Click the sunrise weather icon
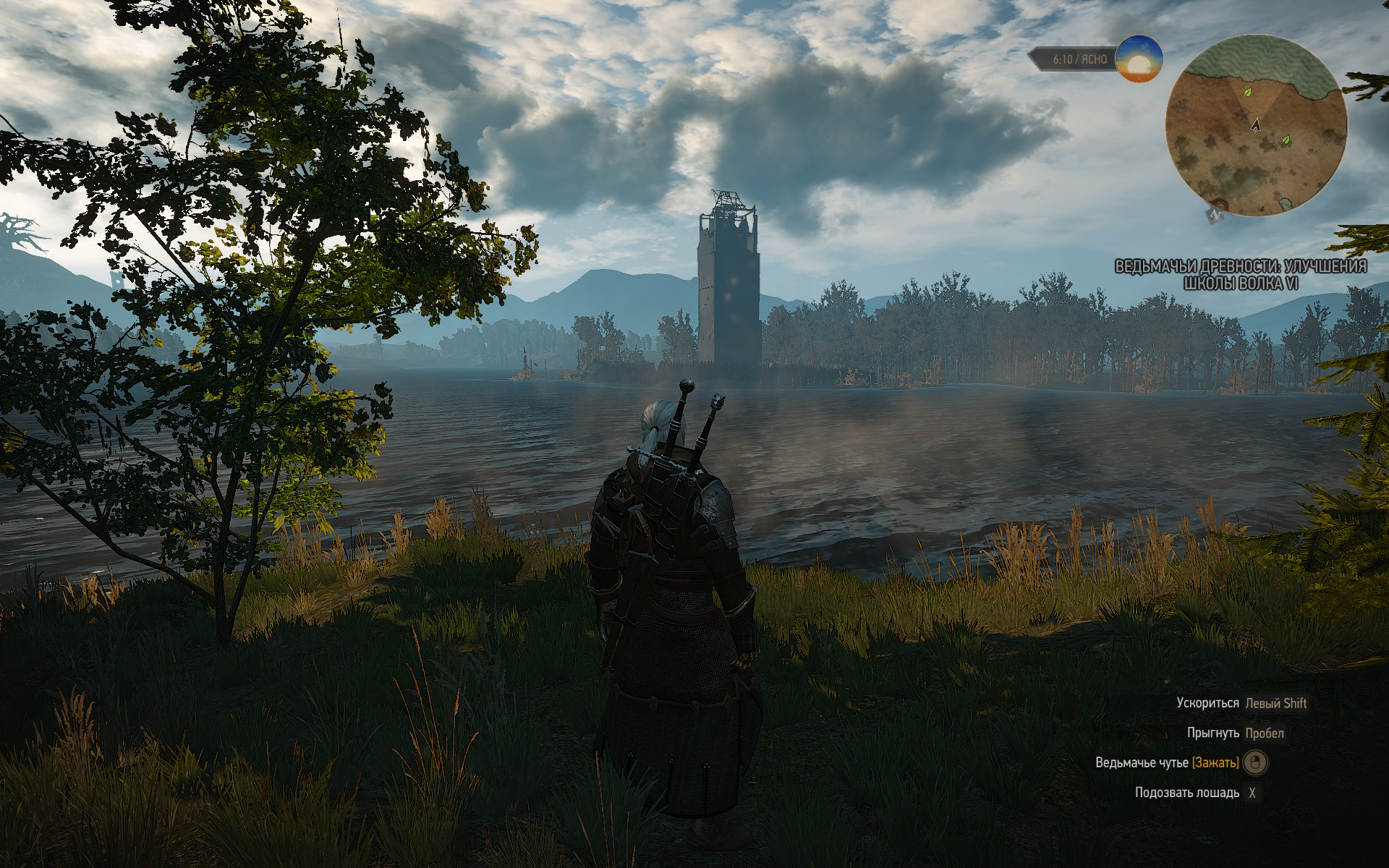 click(x=1138, y=59)
